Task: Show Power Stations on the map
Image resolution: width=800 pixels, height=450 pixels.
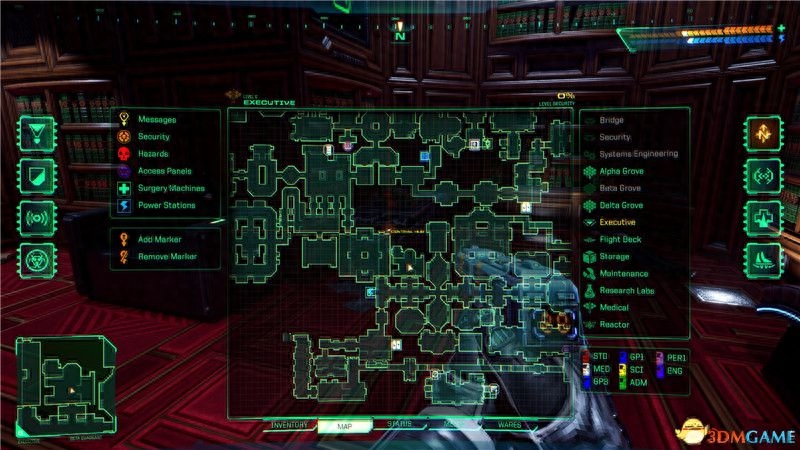Action: [x=167, y=206]
